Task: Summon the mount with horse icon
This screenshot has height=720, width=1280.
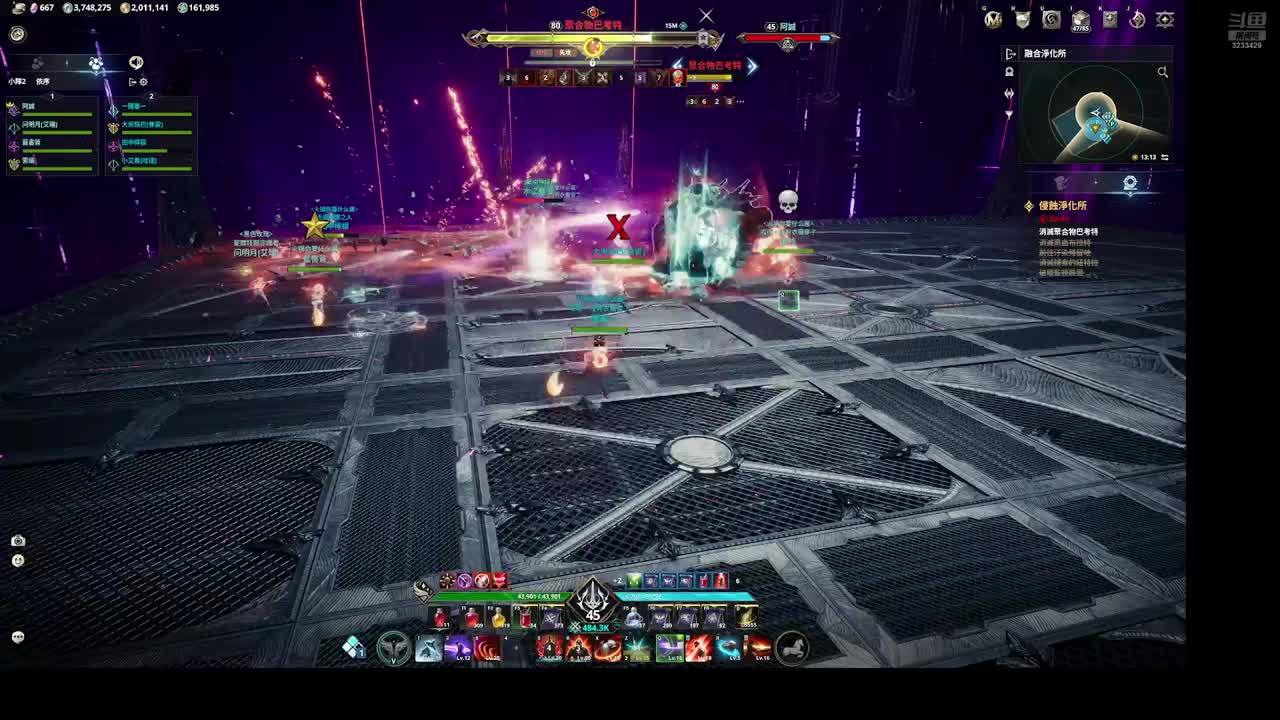Action: tap(792, 649)
